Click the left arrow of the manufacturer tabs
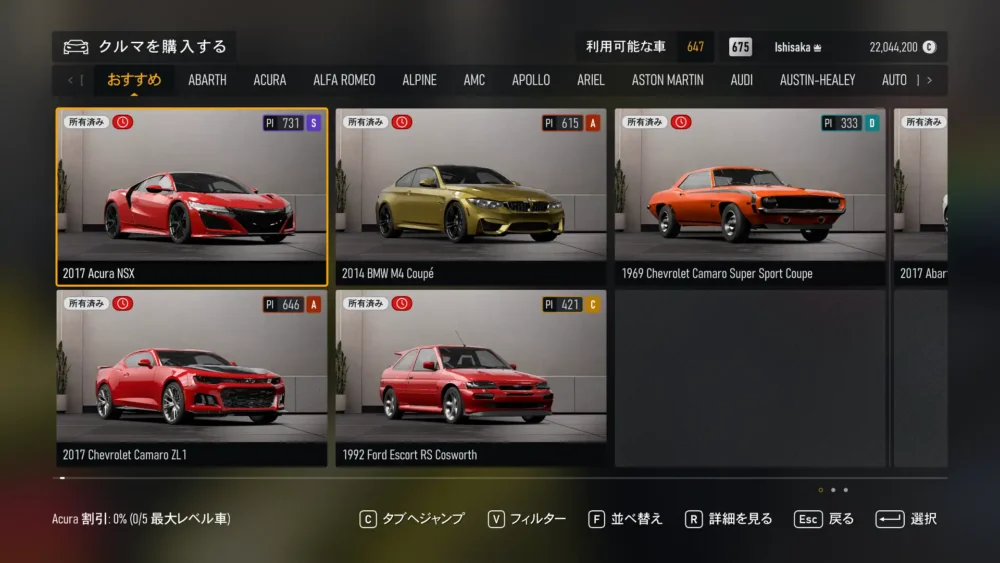The height and width of the screenshot is (563, 1000). tap(70, 80)
